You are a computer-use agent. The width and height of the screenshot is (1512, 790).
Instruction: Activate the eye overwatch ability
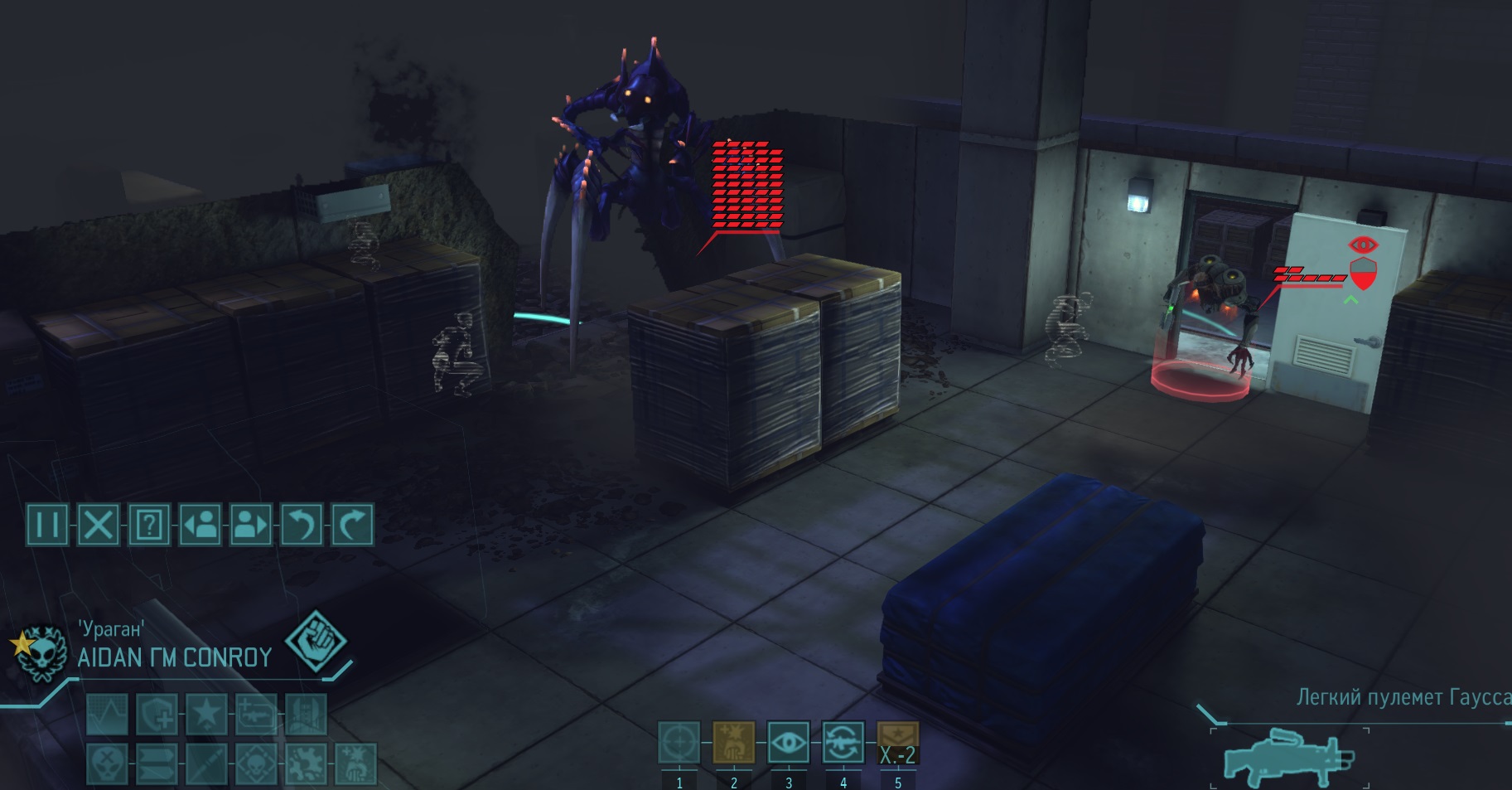point(788,743)
